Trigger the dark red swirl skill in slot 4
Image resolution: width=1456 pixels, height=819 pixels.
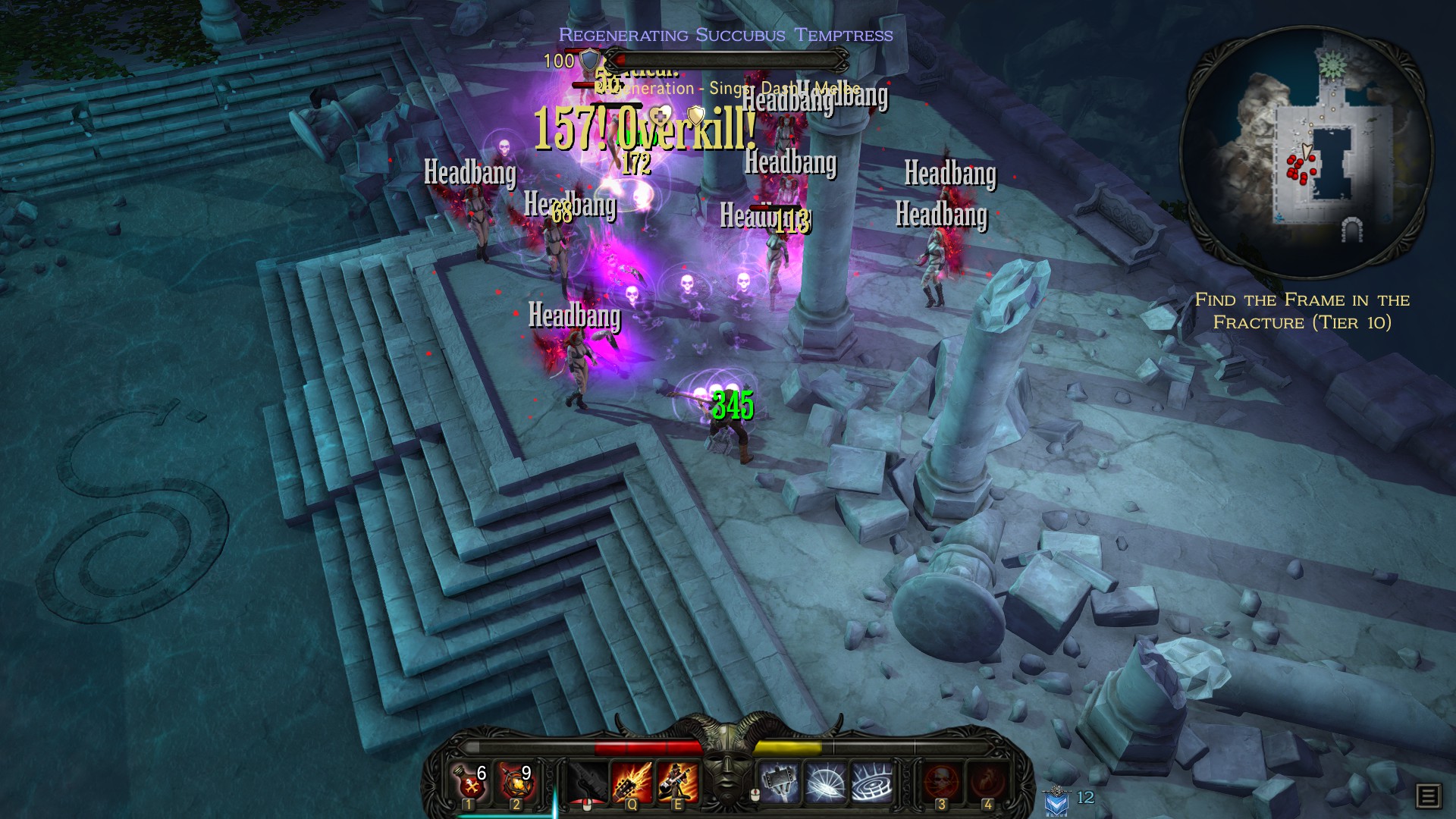988,783
